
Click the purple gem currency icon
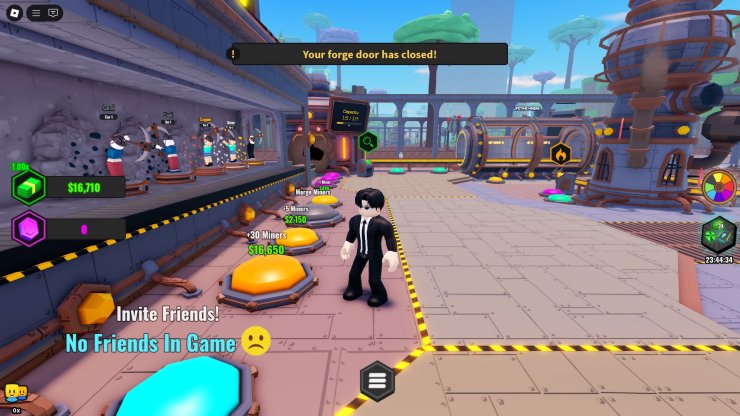pos(29,229)
